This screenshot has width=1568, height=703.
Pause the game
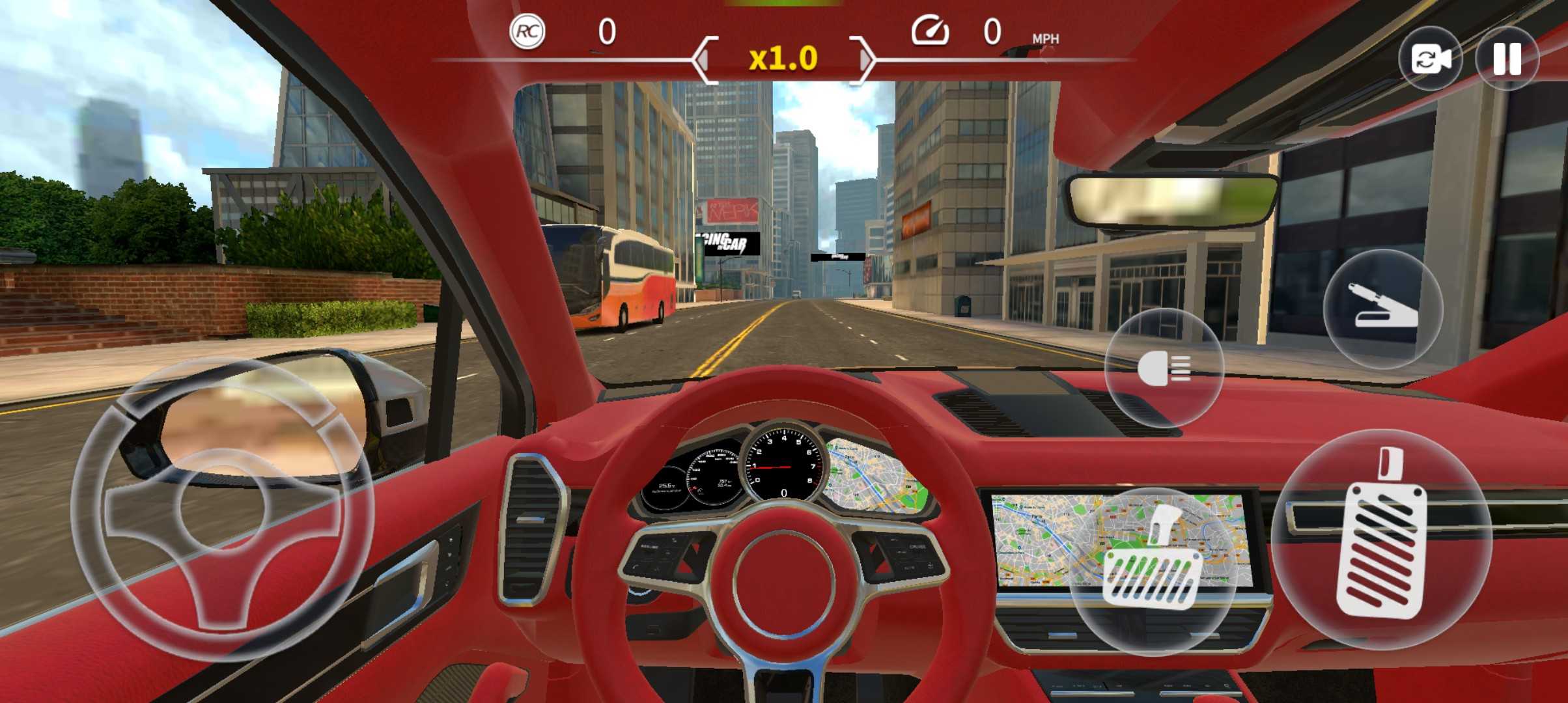pos(1507,59)
